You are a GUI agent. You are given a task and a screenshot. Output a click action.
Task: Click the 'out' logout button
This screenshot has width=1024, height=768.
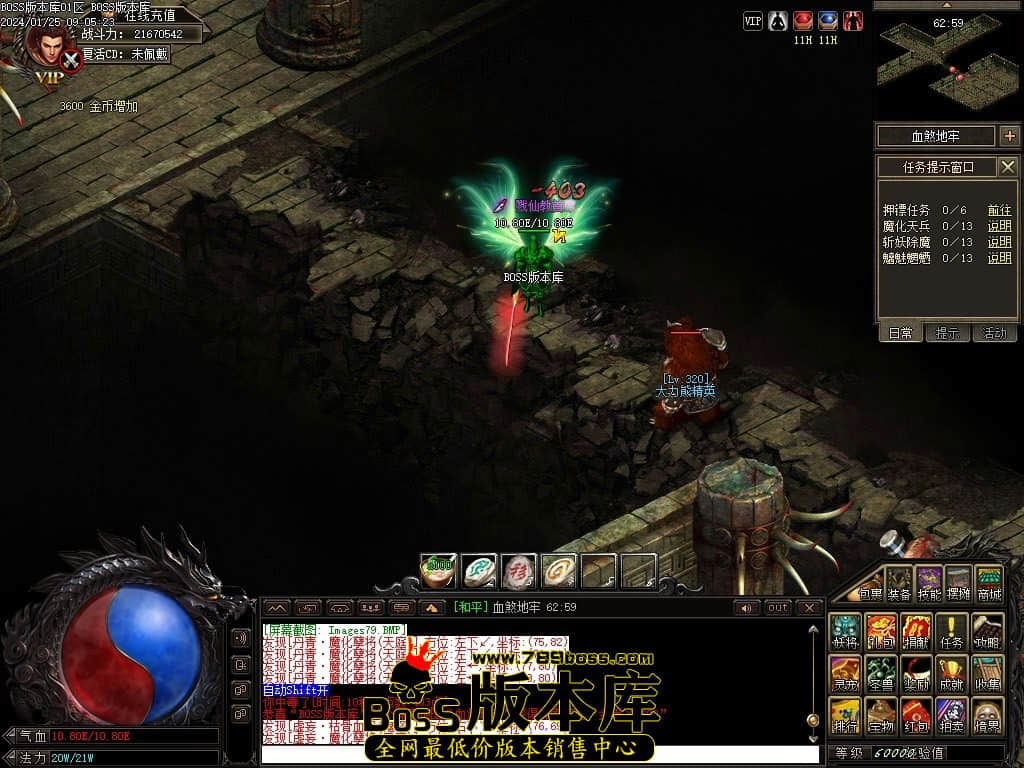click(x=778, y=607)
